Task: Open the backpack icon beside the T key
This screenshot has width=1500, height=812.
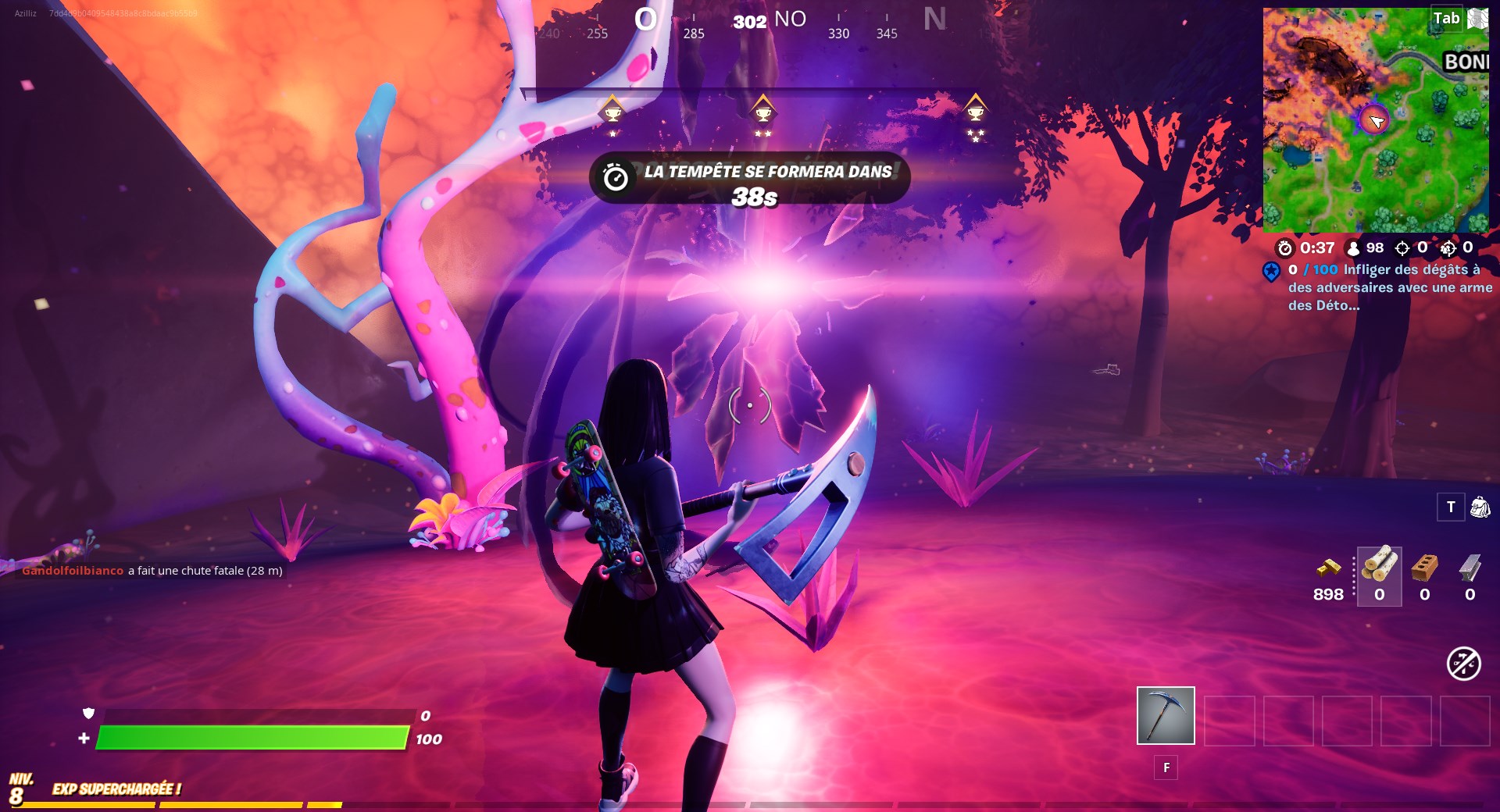Action: point(1480,507)
